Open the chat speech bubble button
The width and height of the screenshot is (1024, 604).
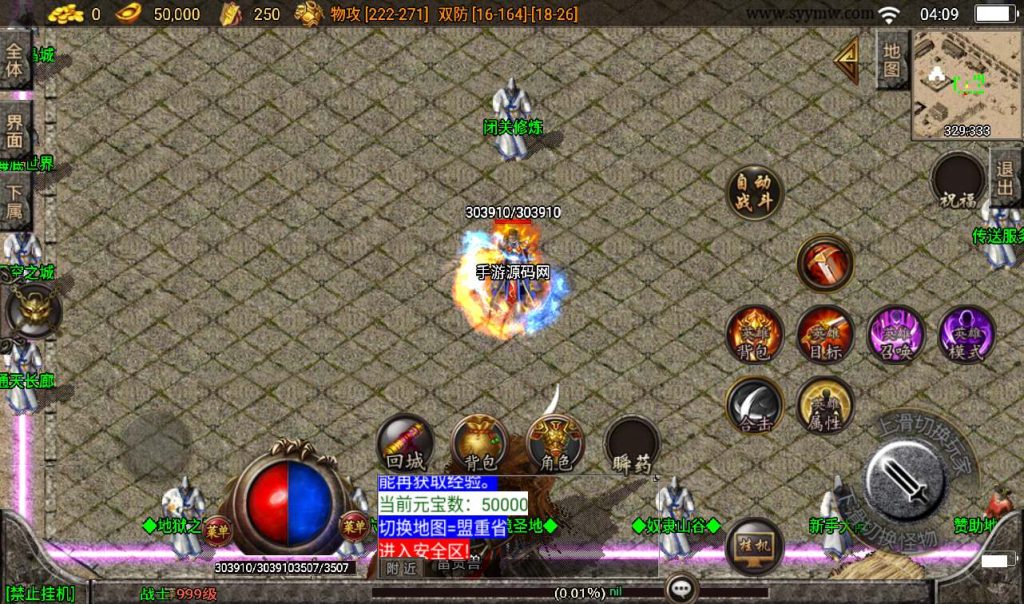(683, 588)
